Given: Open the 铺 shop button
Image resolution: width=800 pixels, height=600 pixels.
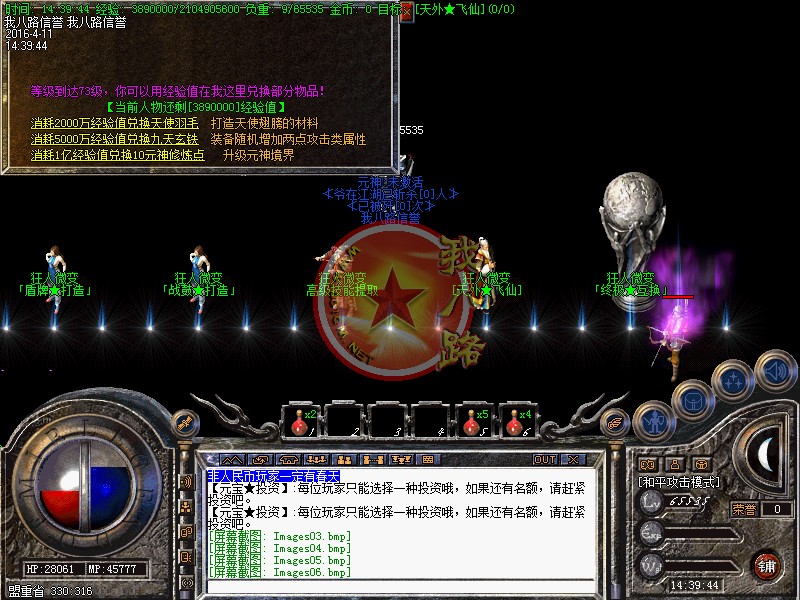Looking at the screenshot, I should (765, 565).
